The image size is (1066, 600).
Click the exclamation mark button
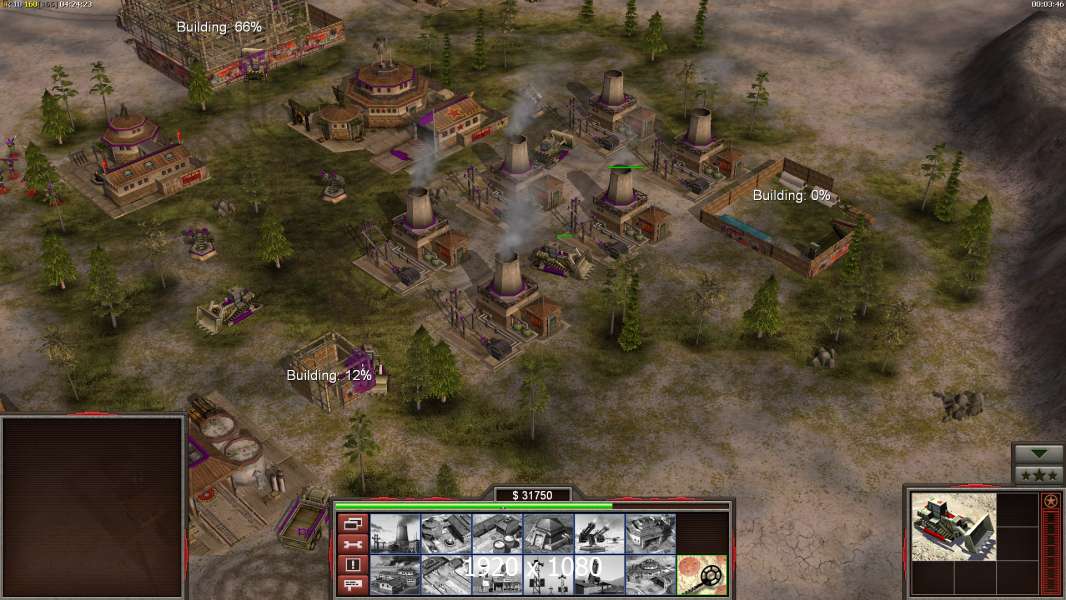tap(352, 565)
